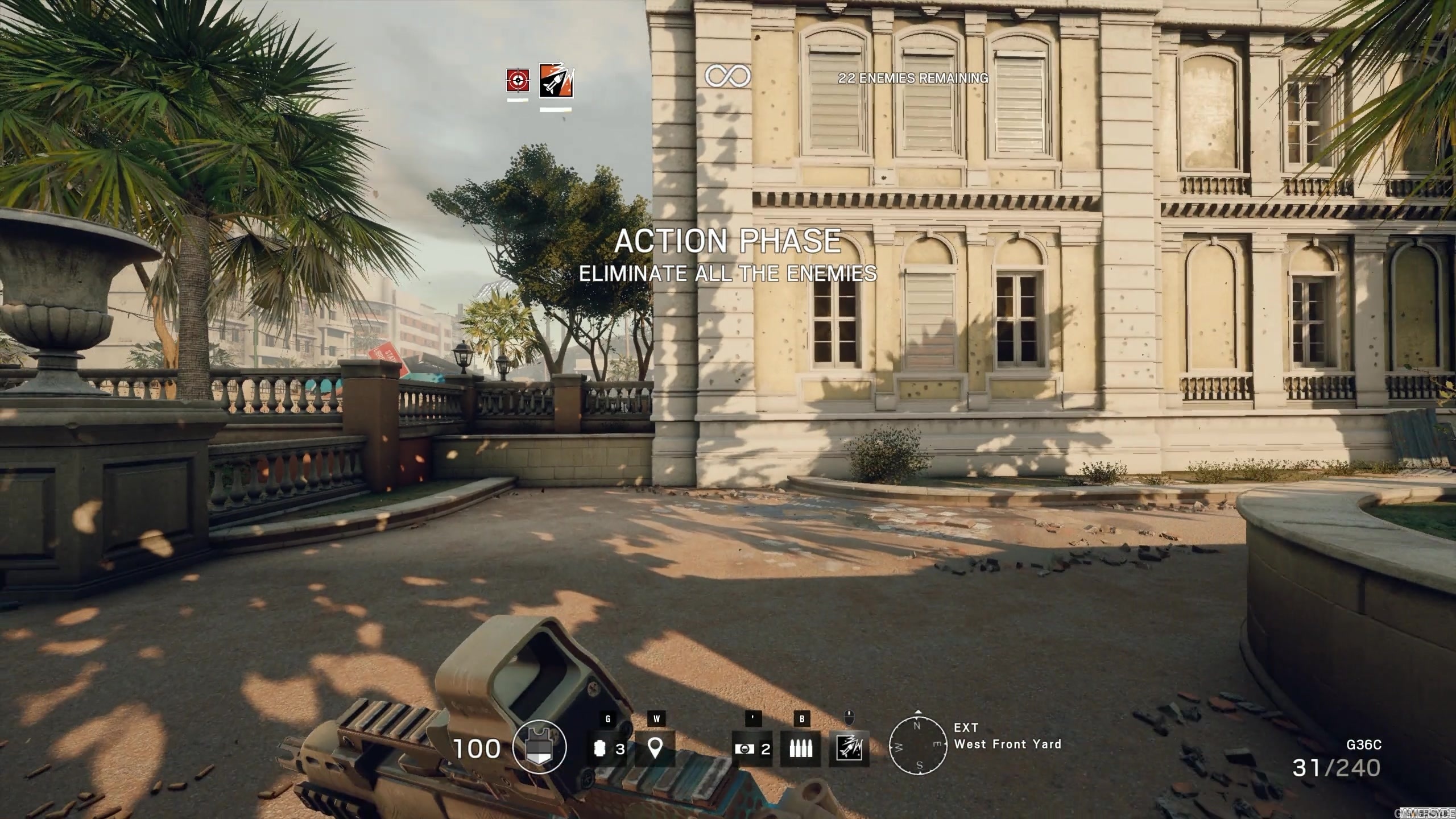Click the W keybind label above ping
The height and width of the screenshot is (819, 1456).
pyautogui.click(x=657, y=718)
